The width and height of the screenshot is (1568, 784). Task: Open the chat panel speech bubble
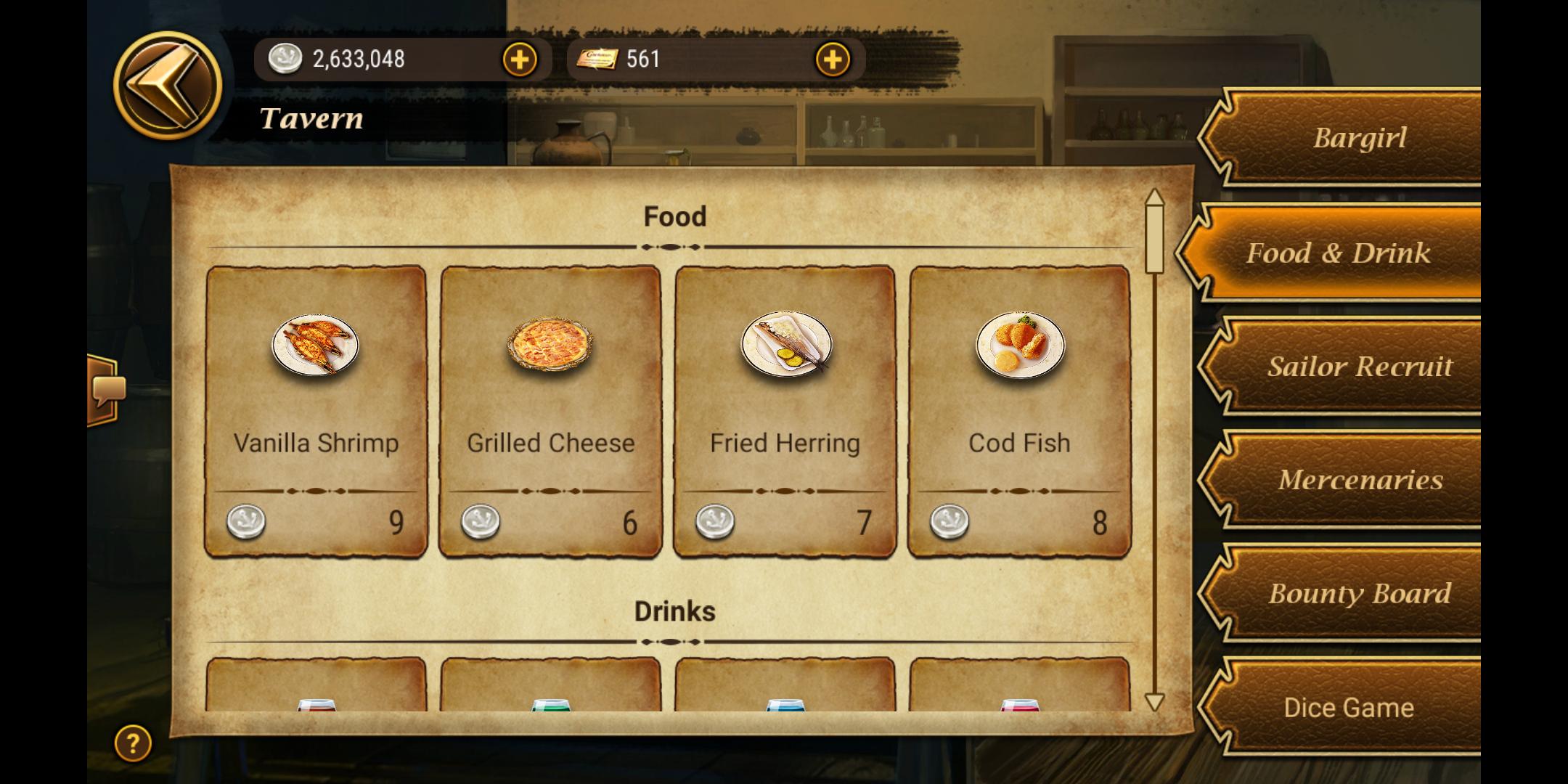[x=107, y=391]
